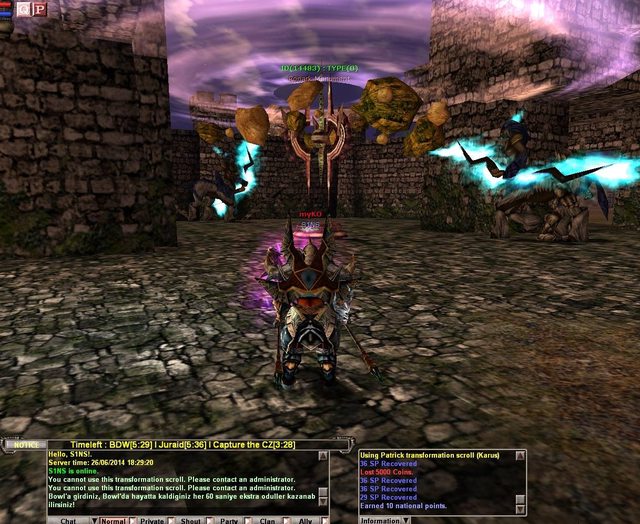
Task: Switch to Shout chat channel
Action: pos(192,519)
